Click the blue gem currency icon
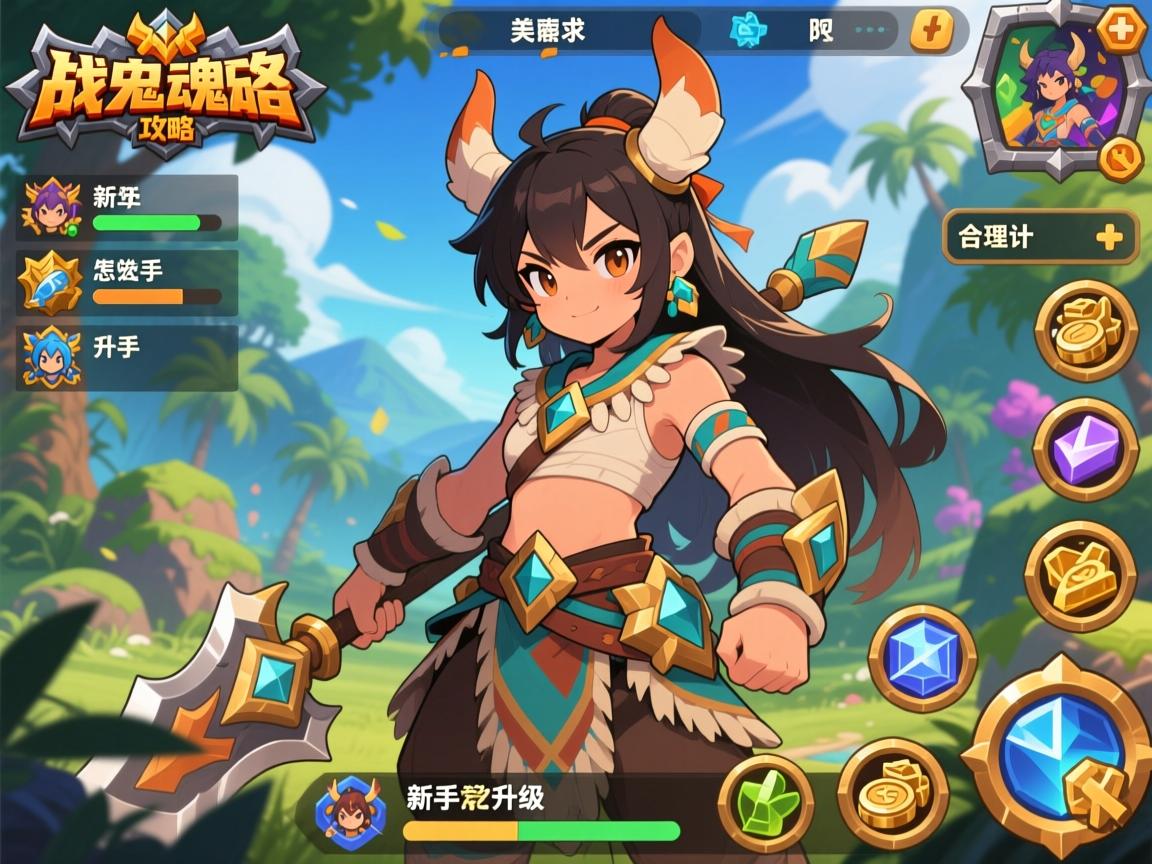The width and height of the screenshot is (1152, 864). coord(743,31)
